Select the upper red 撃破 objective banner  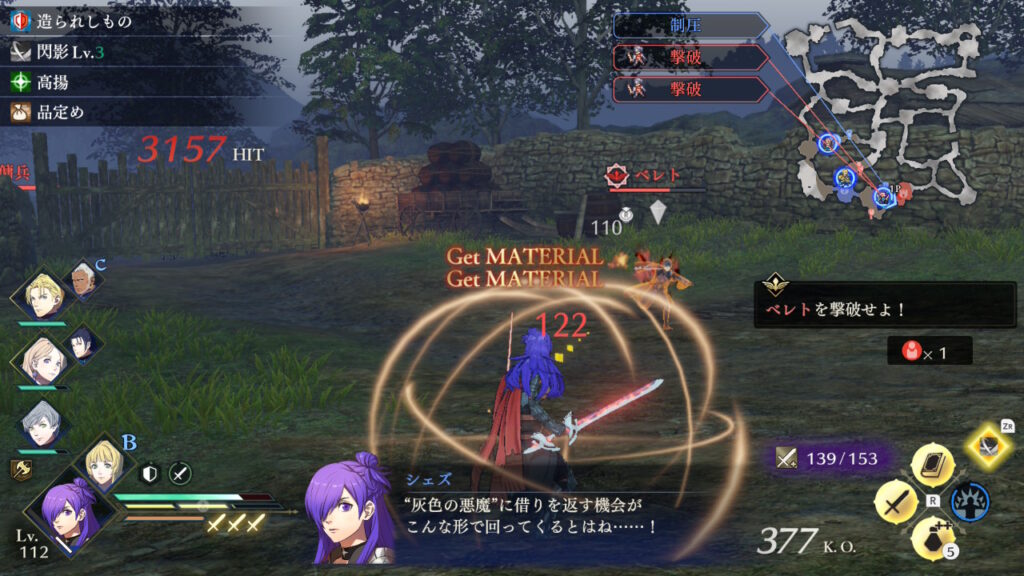(688, 57)
